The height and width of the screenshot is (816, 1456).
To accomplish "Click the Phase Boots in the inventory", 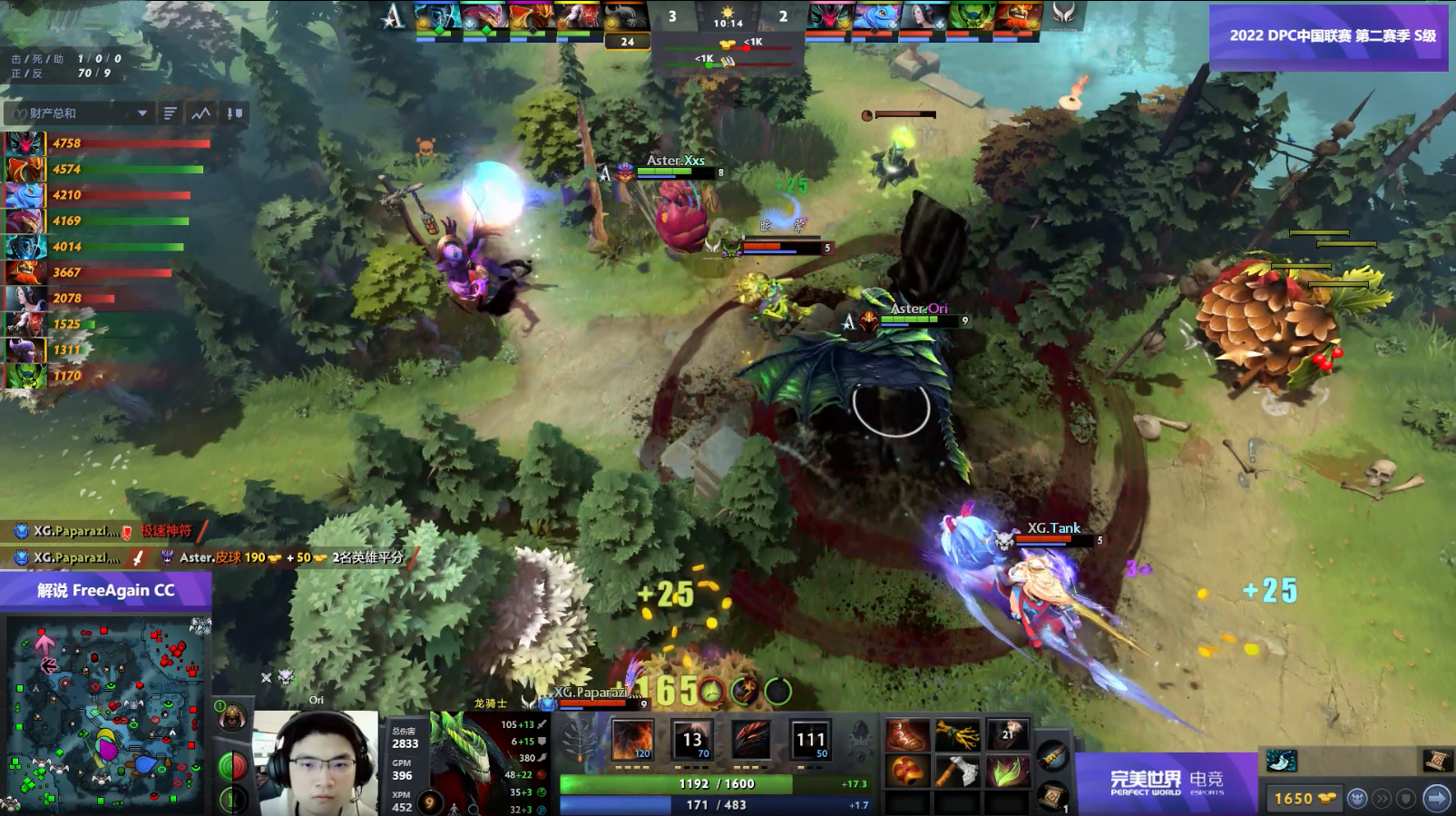I will [908, 733].
